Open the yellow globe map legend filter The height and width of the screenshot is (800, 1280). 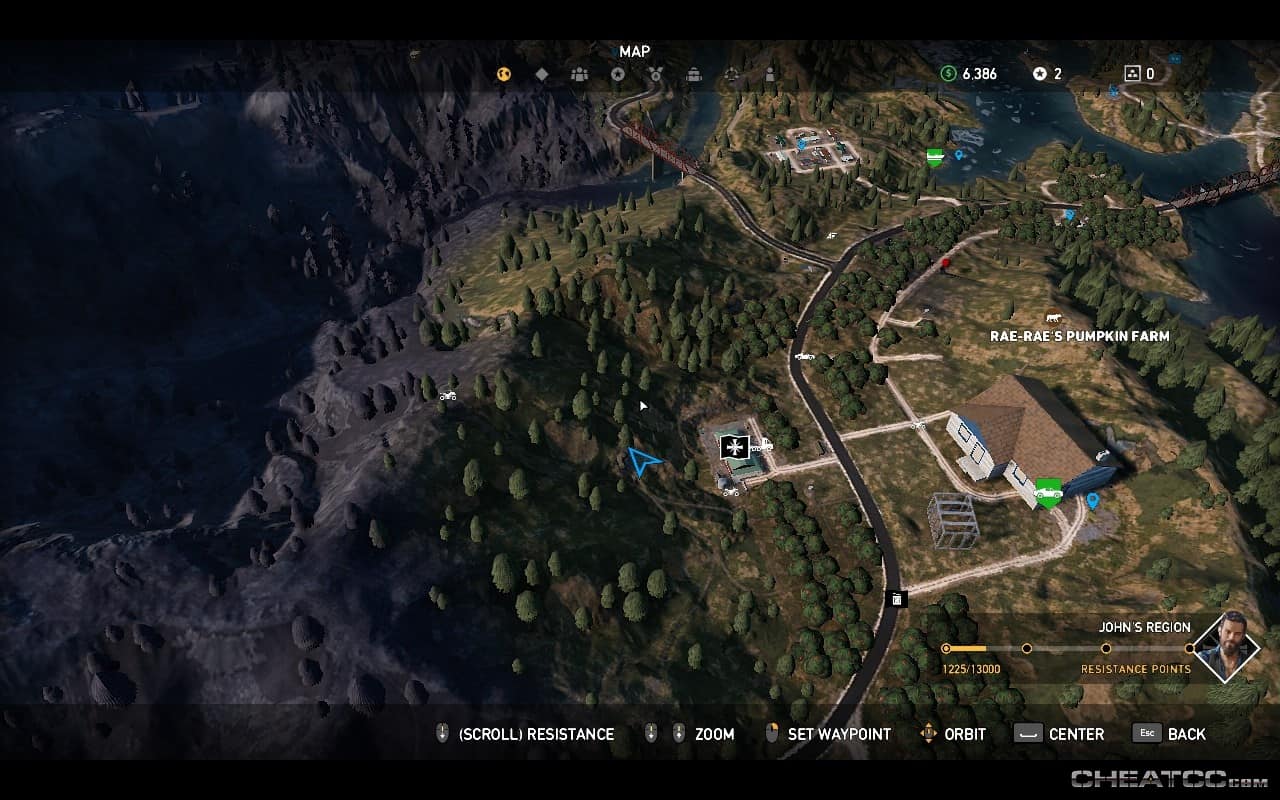click(503, 73)
